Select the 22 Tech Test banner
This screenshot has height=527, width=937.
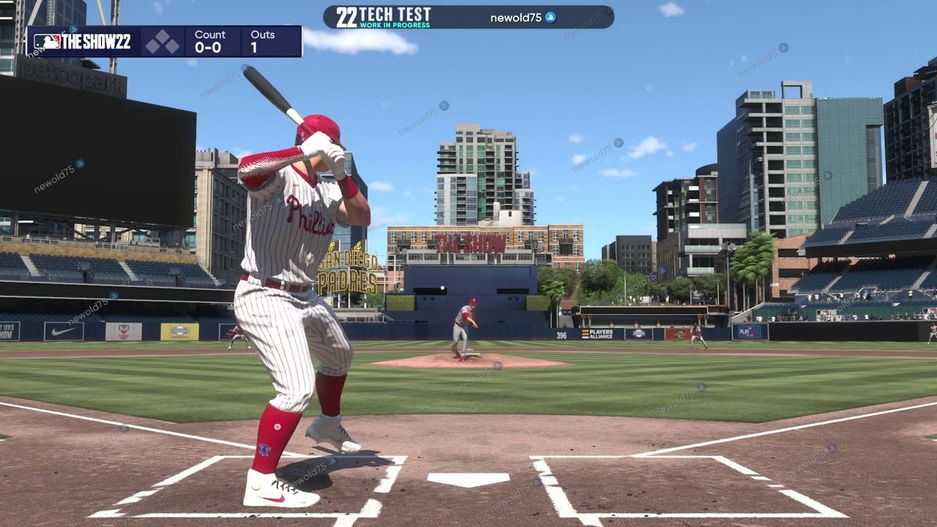click(x=384, y=17)
